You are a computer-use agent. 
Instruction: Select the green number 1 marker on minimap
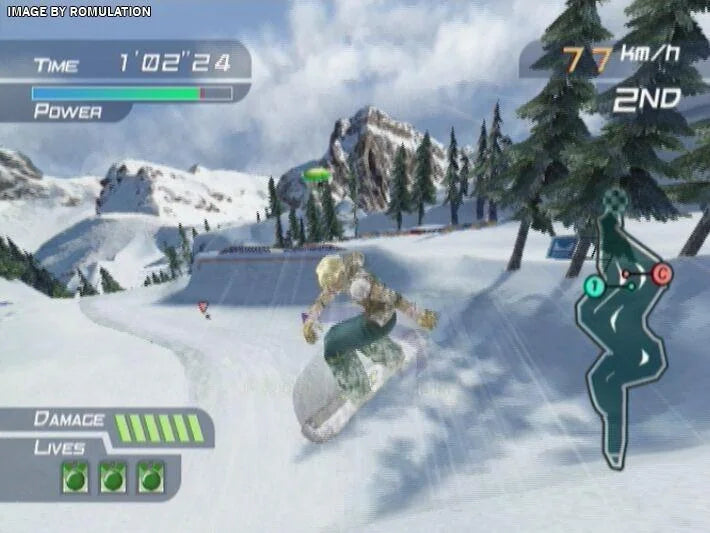[593, 288]
